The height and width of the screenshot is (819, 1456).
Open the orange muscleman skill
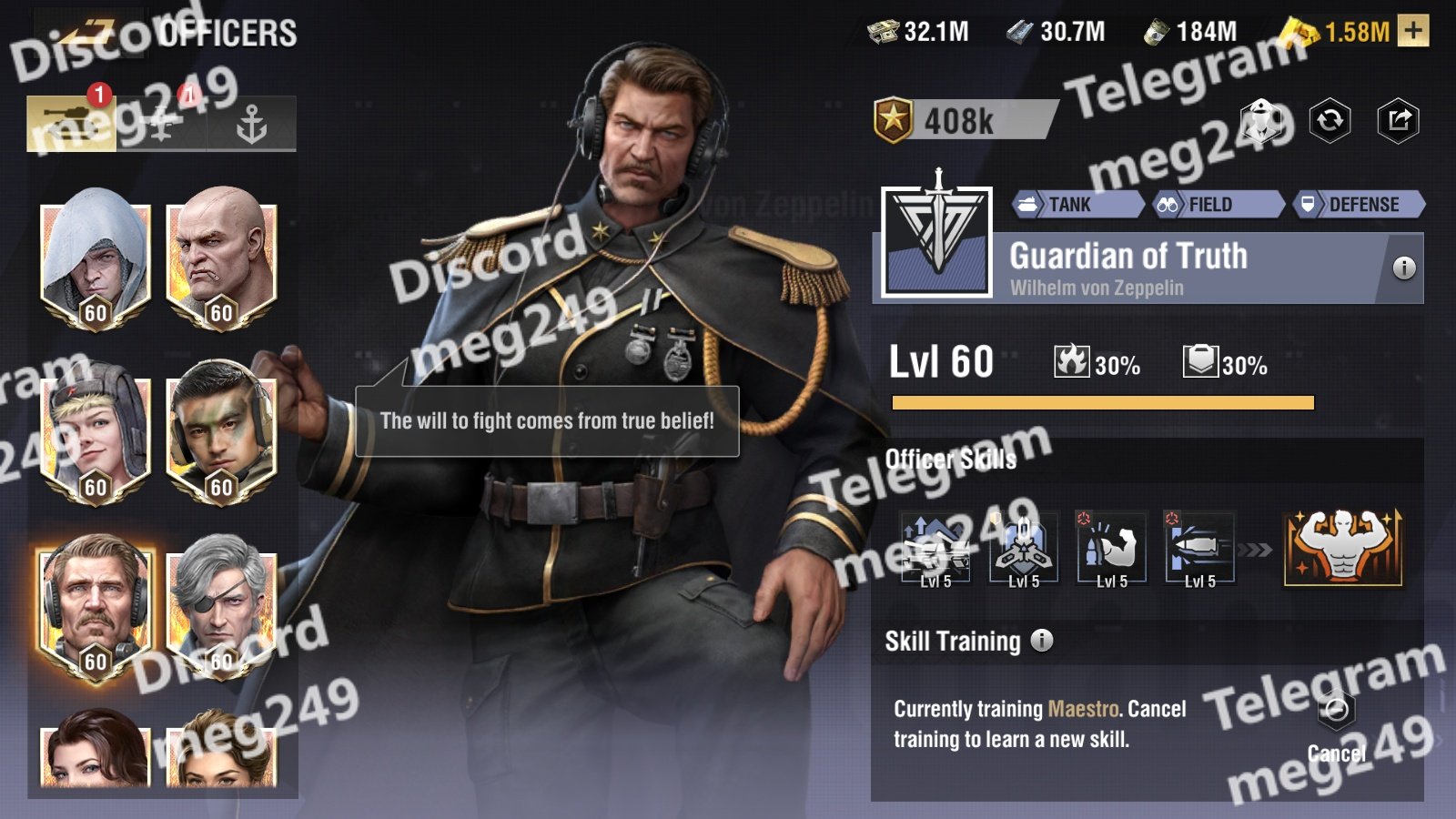[x=1343, y=547]
